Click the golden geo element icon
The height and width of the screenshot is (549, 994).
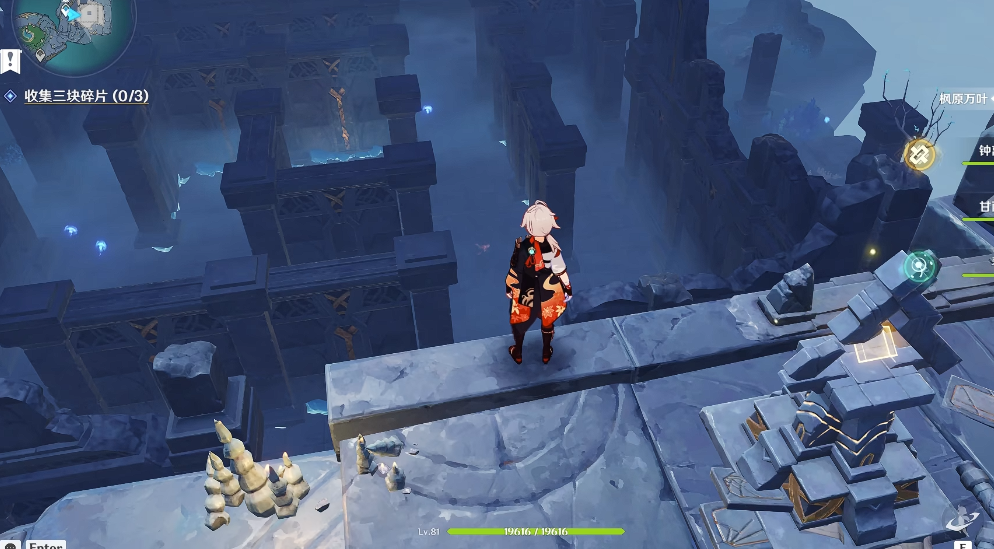(x=919, y=154)
